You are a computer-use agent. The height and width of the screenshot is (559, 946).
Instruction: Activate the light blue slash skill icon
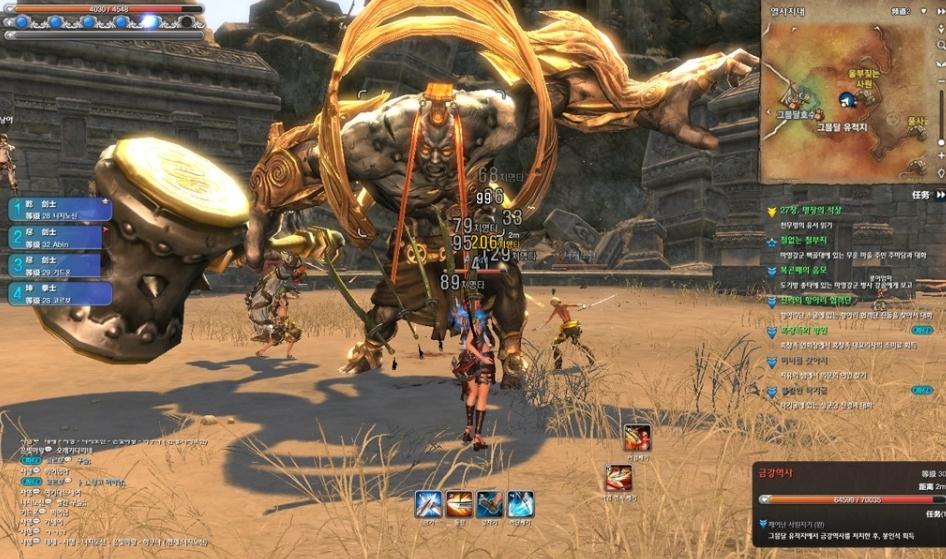coord(520,503)
